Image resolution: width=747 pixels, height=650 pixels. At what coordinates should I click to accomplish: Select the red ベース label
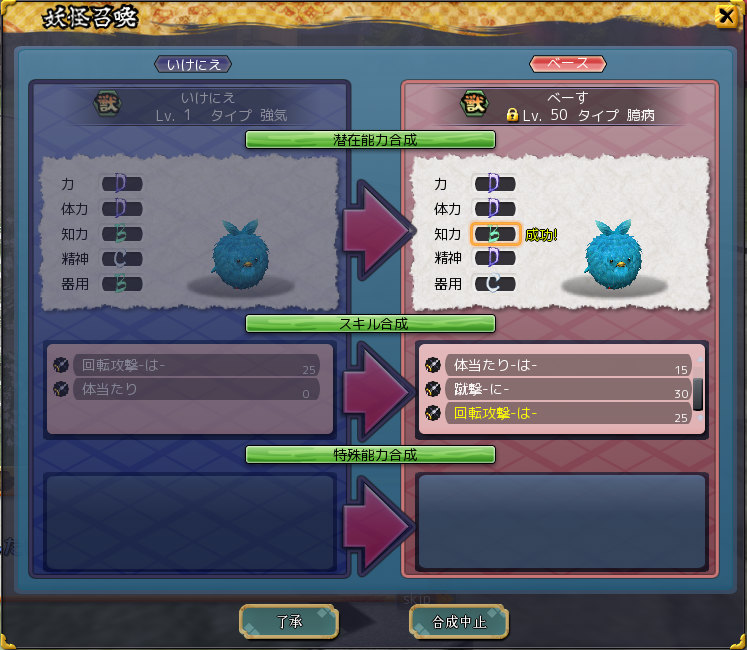coord(567,64)
